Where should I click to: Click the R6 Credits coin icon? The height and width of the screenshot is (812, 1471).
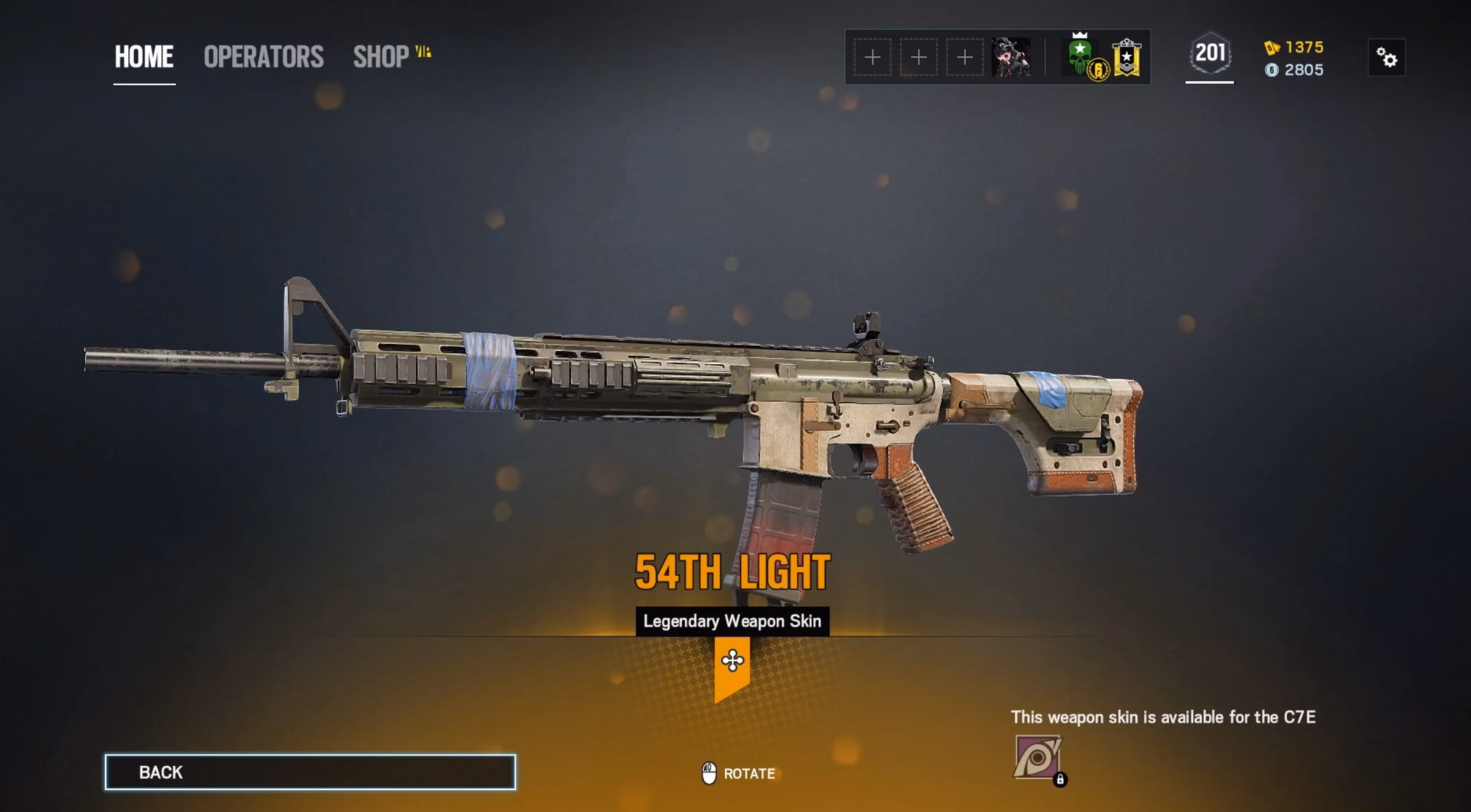pyautogui.click(x=1272, y=70)
